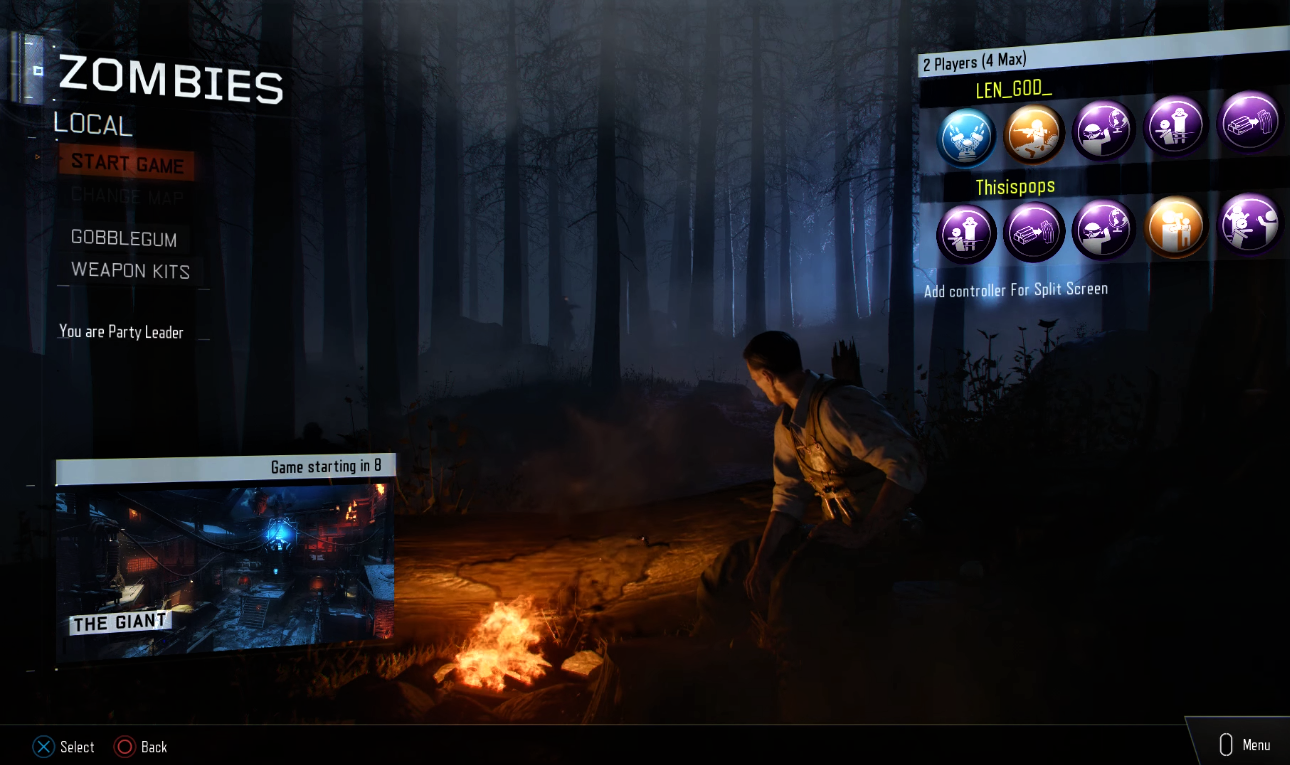Open the globe GobbleGum in LEN_GOD_'s row

pyautogui.click(x=1103, y=132)
